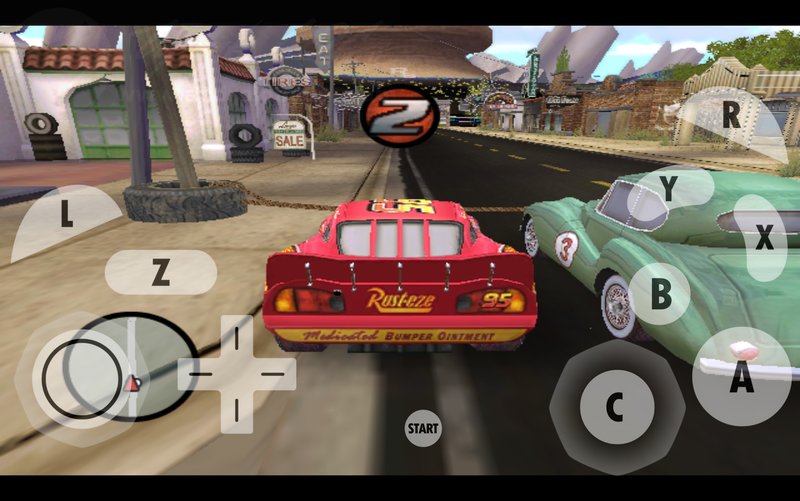800x501 pixels.
Task: Tap the B overlay button
Action: coord(660,294)
